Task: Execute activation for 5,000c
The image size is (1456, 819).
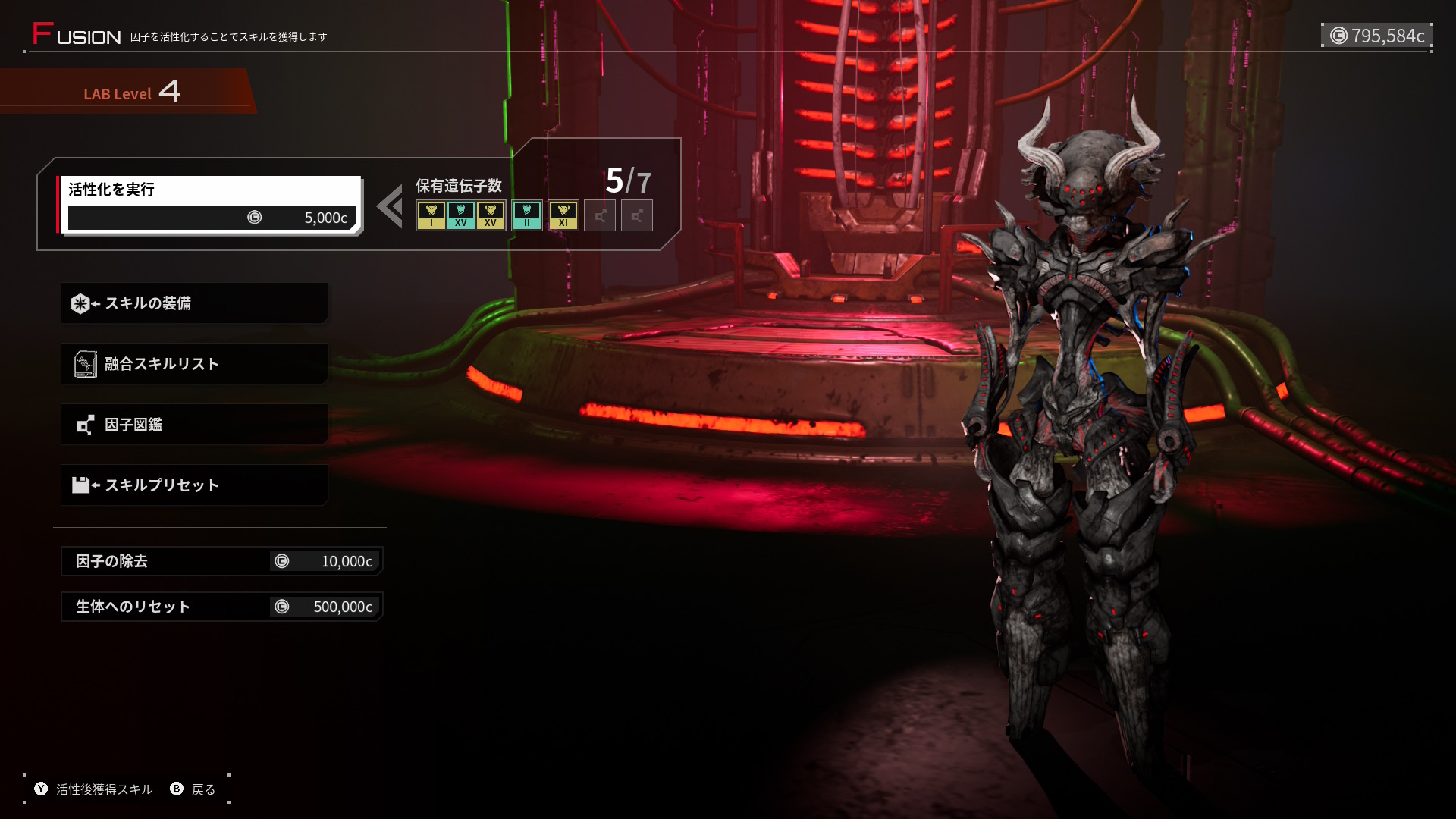Action: pos(211,205)
